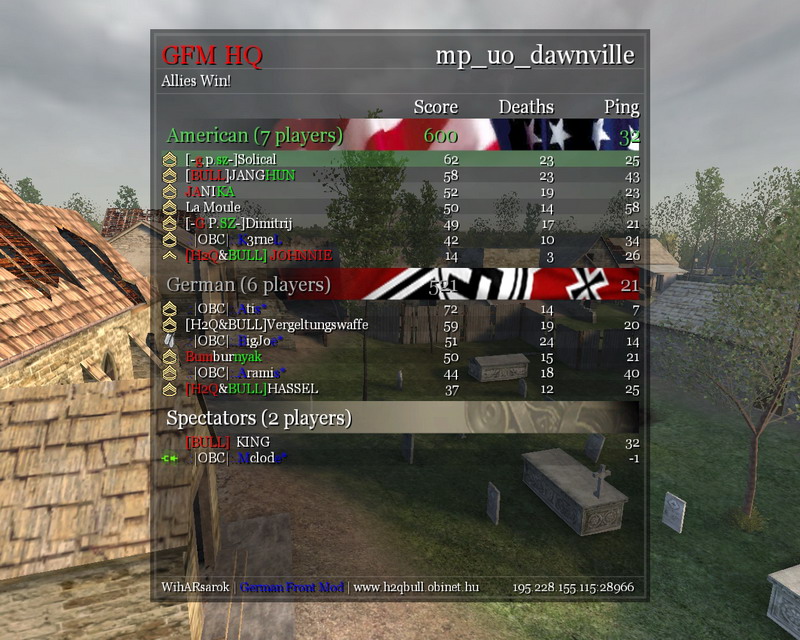Select the JOHNNIE player row
The height and width of the screenshot is (640, 800).
tap(400, 255)
